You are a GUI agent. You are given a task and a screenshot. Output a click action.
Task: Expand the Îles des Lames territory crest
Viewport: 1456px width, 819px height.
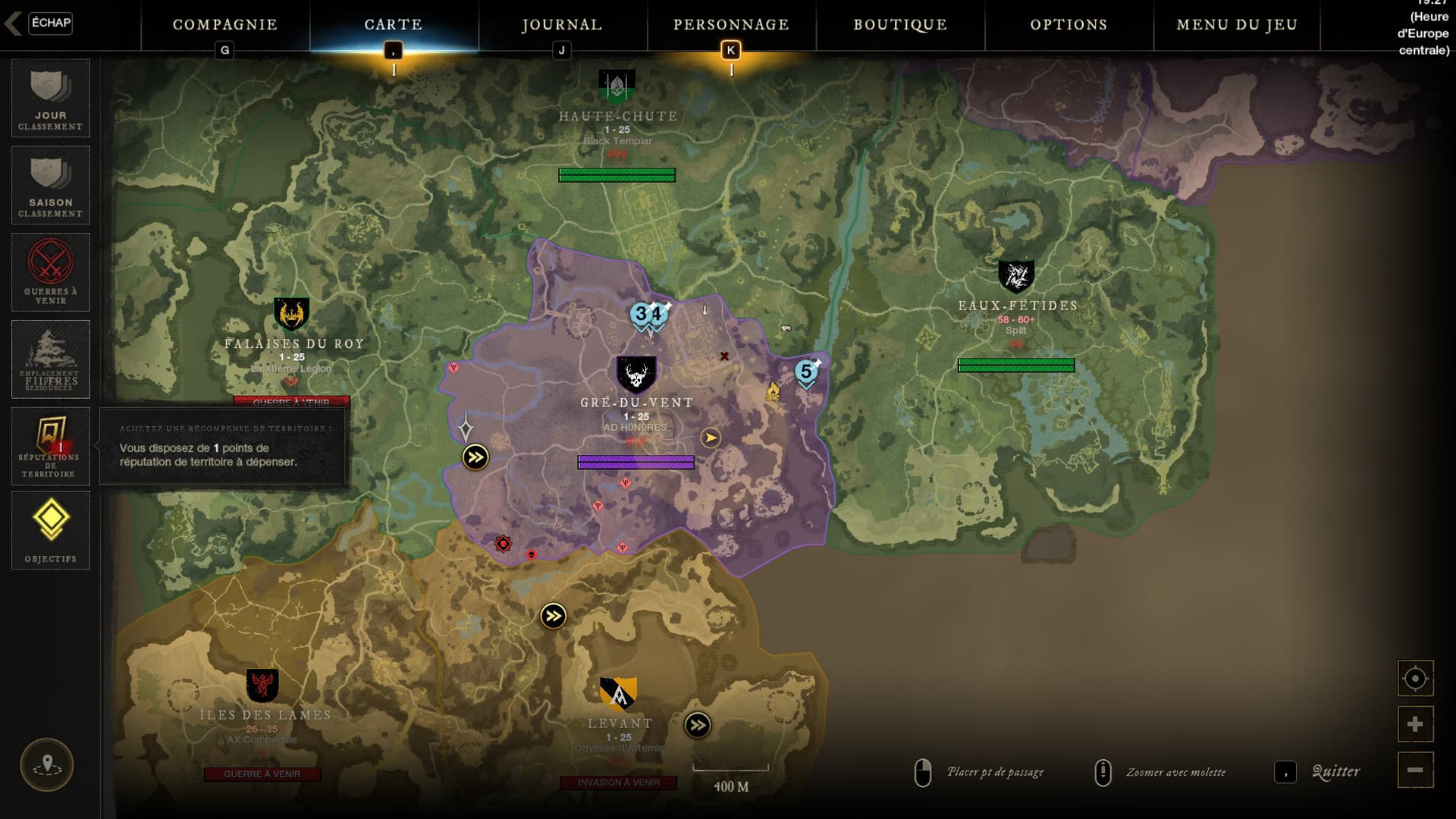coord(264,684)
